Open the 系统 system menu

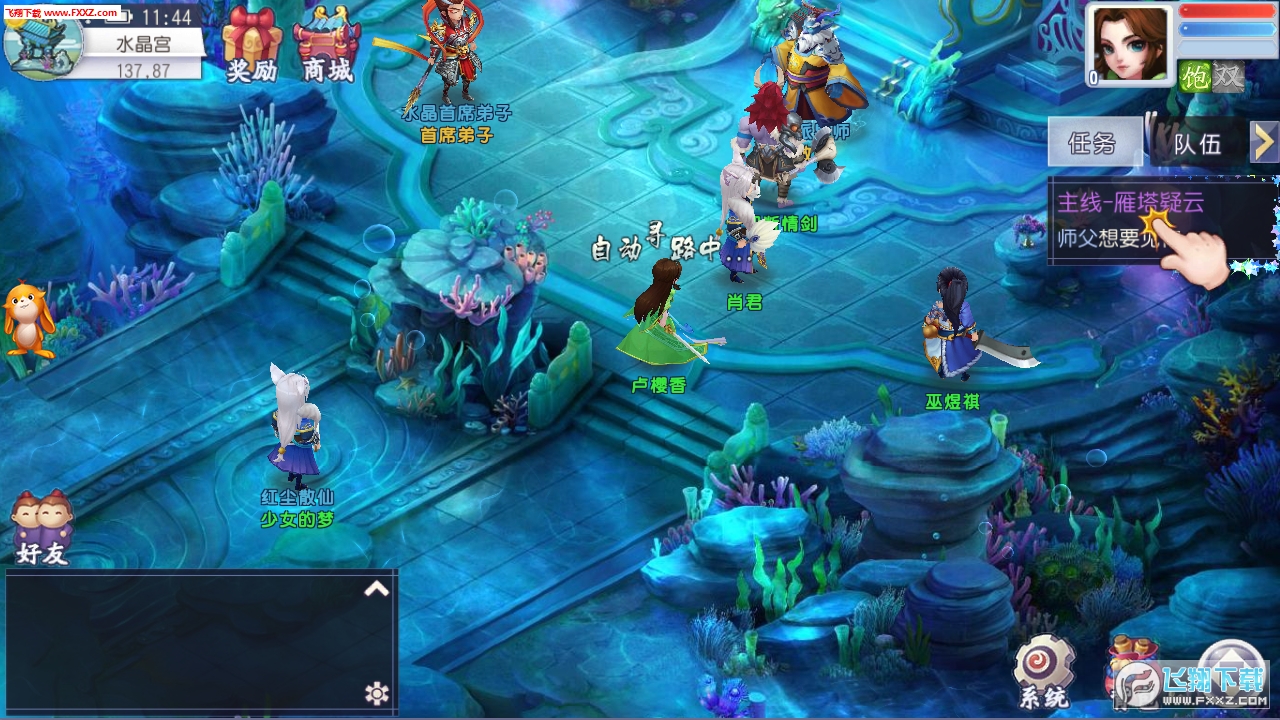click(1044, 672)
